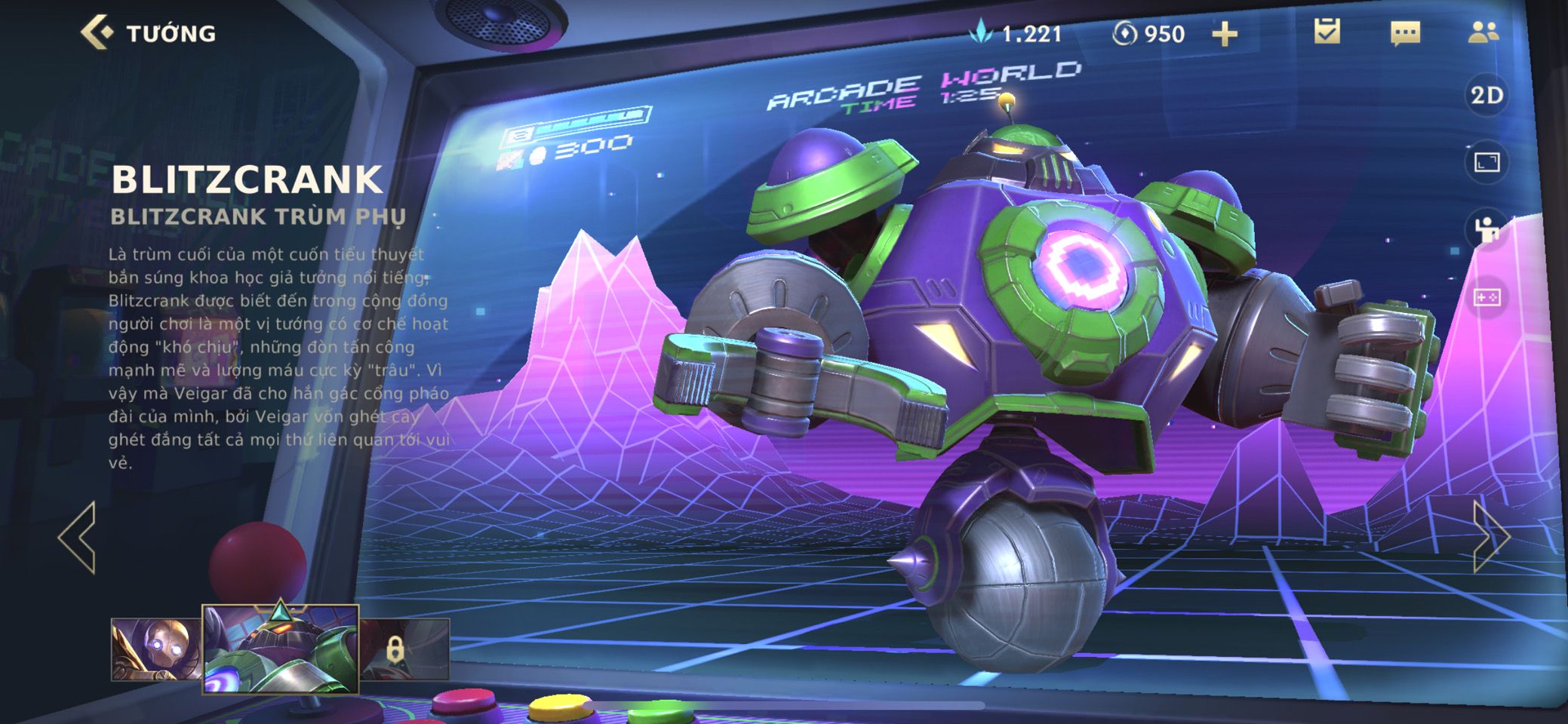Enter fullscreen skin view
The height and width of the screenshot is (724, 1568).
coord(1487,162)
